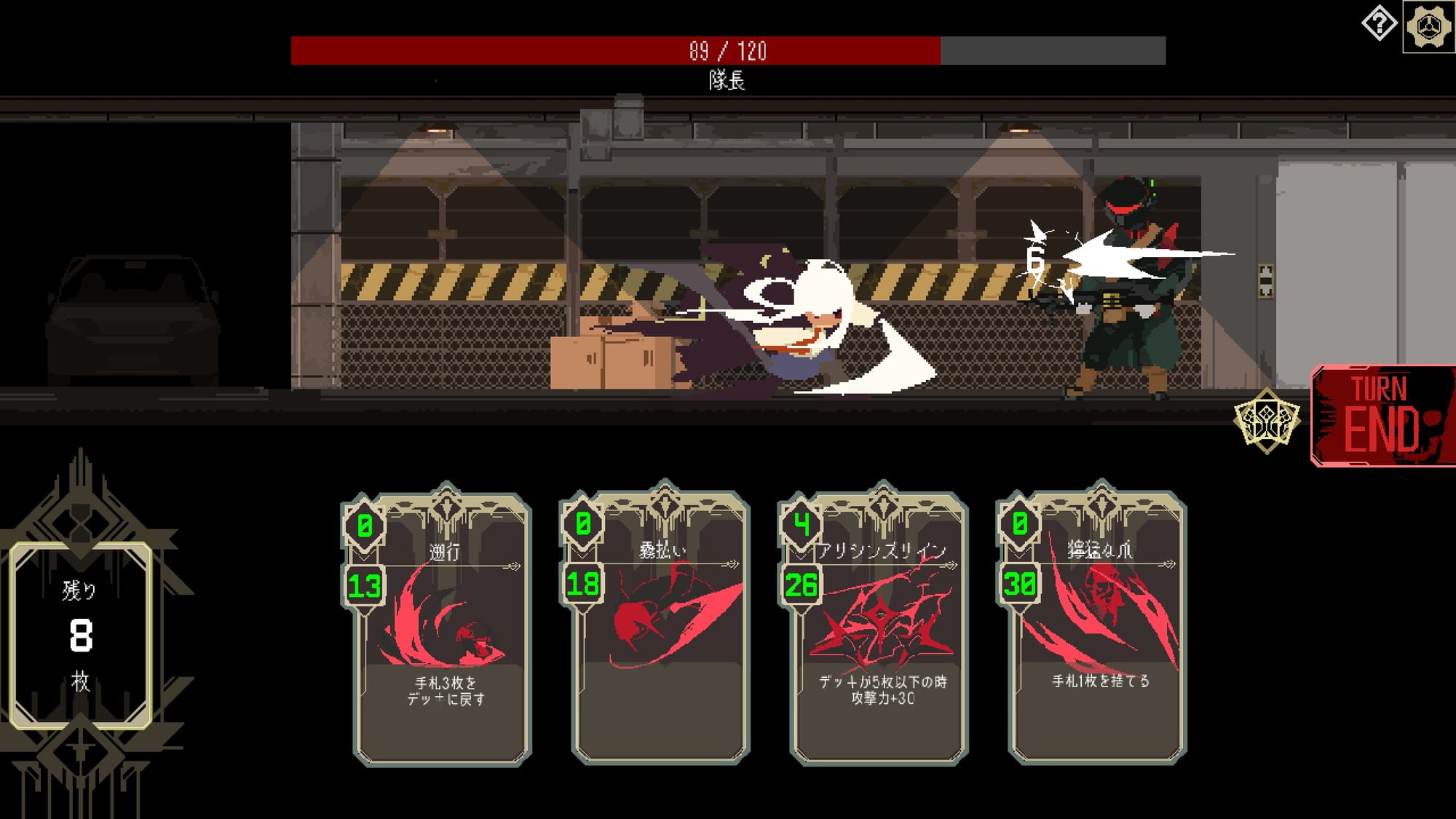View the remaining deck pile showing 8
1456x819 pixels.
click(81, 635)
